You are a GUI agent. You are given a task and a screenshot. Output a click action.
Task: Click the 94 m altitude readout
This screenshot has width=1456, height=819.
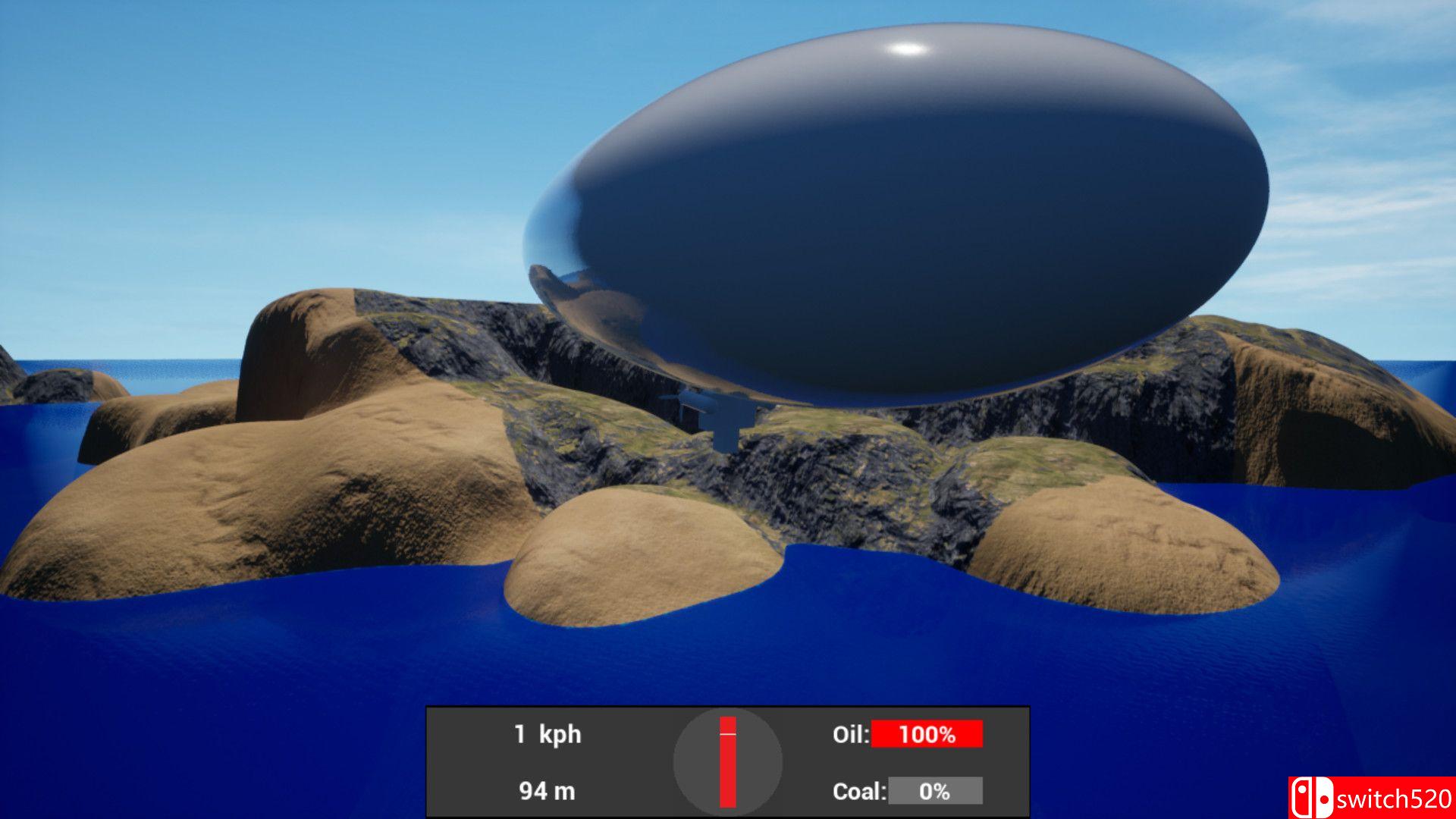tap(548, 792)
